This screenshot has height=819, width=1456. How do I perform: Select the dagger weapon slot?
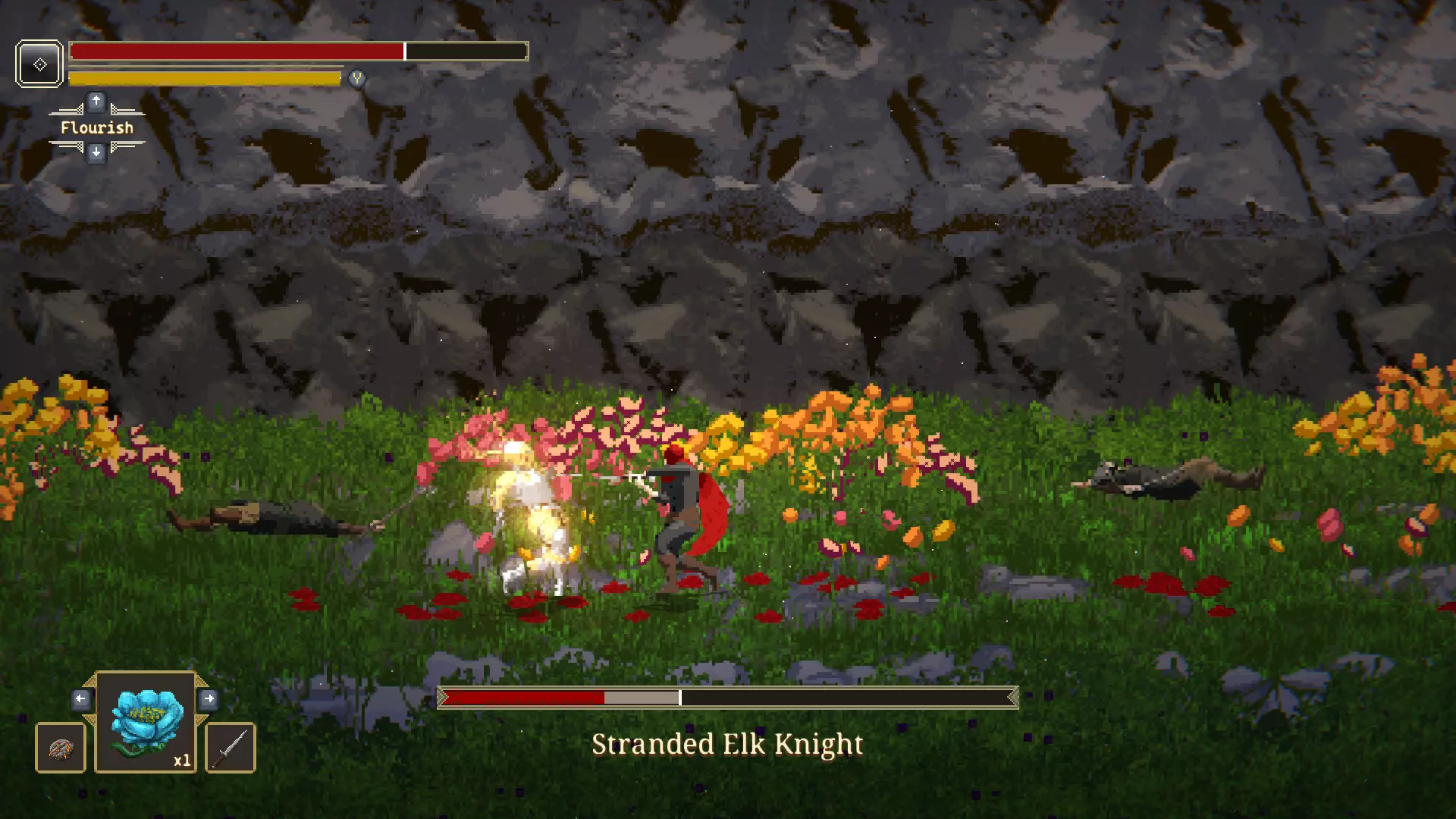pos(231,748)
